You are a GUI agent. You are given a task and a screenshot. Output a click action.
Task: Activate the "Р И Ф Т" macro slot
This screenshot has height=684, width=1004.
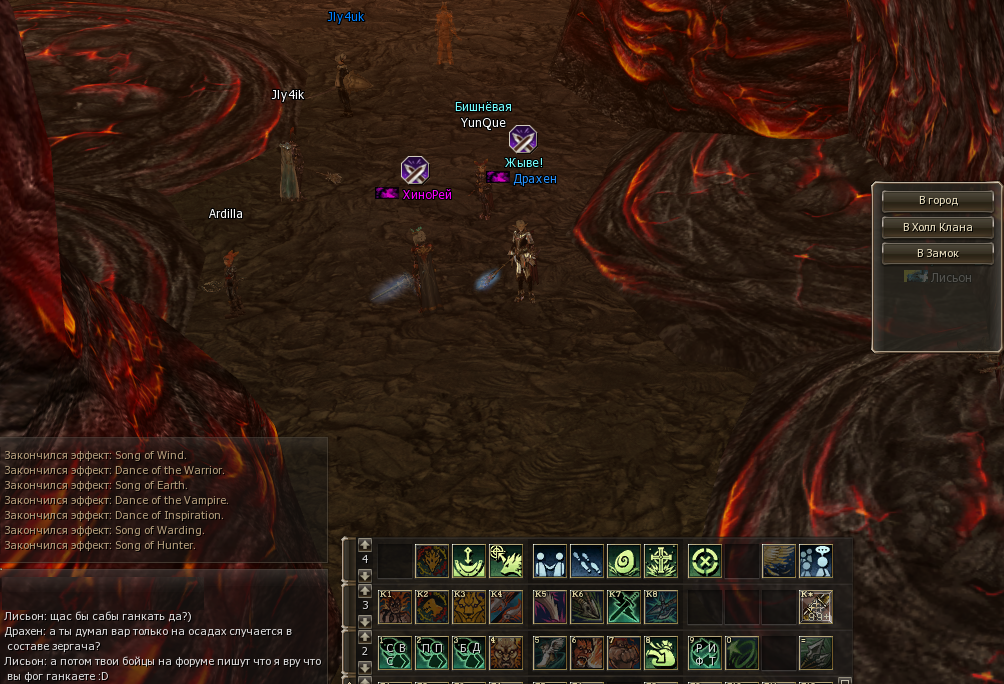point(705,653)
